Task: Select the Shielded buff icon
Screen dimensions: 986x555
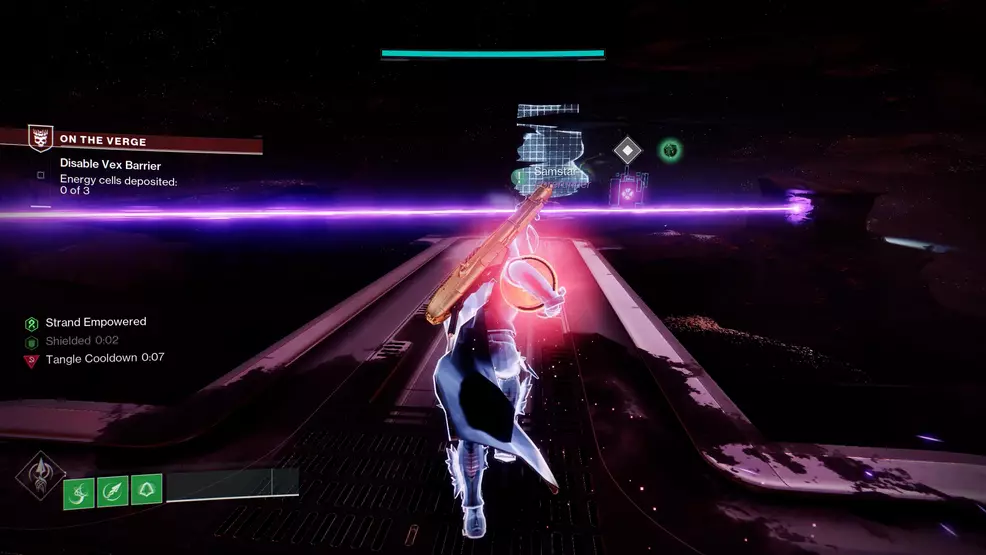Action: (32, 341)
